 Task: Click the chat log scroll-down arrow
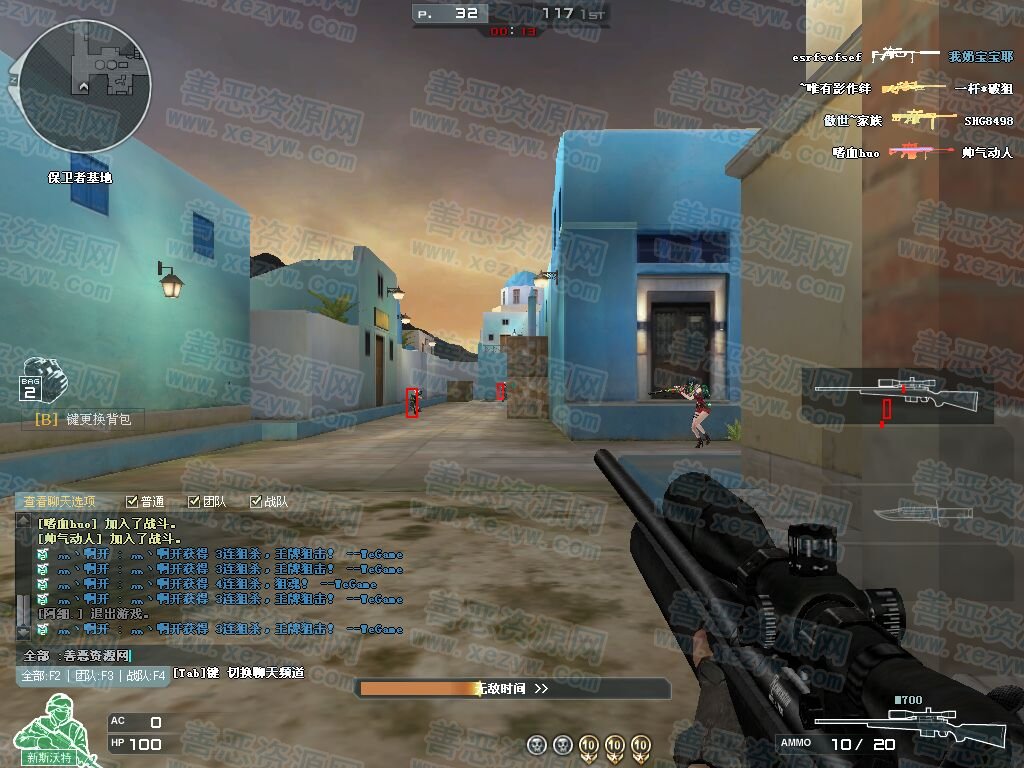[x=23, y=632]
